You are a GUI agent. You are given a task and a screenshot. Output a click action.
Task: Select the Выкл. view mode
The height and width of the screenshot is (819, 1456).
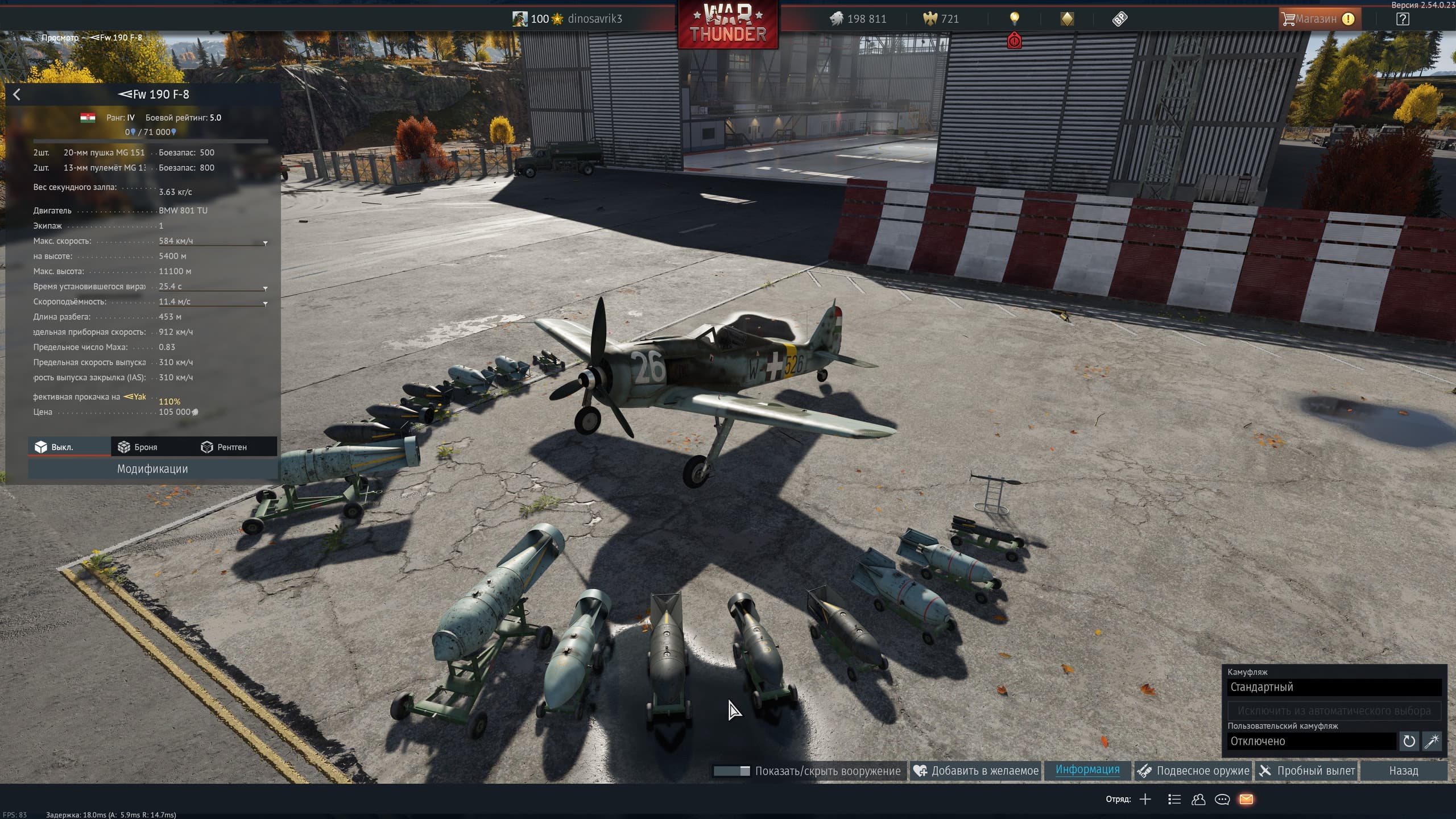[55, 447]
